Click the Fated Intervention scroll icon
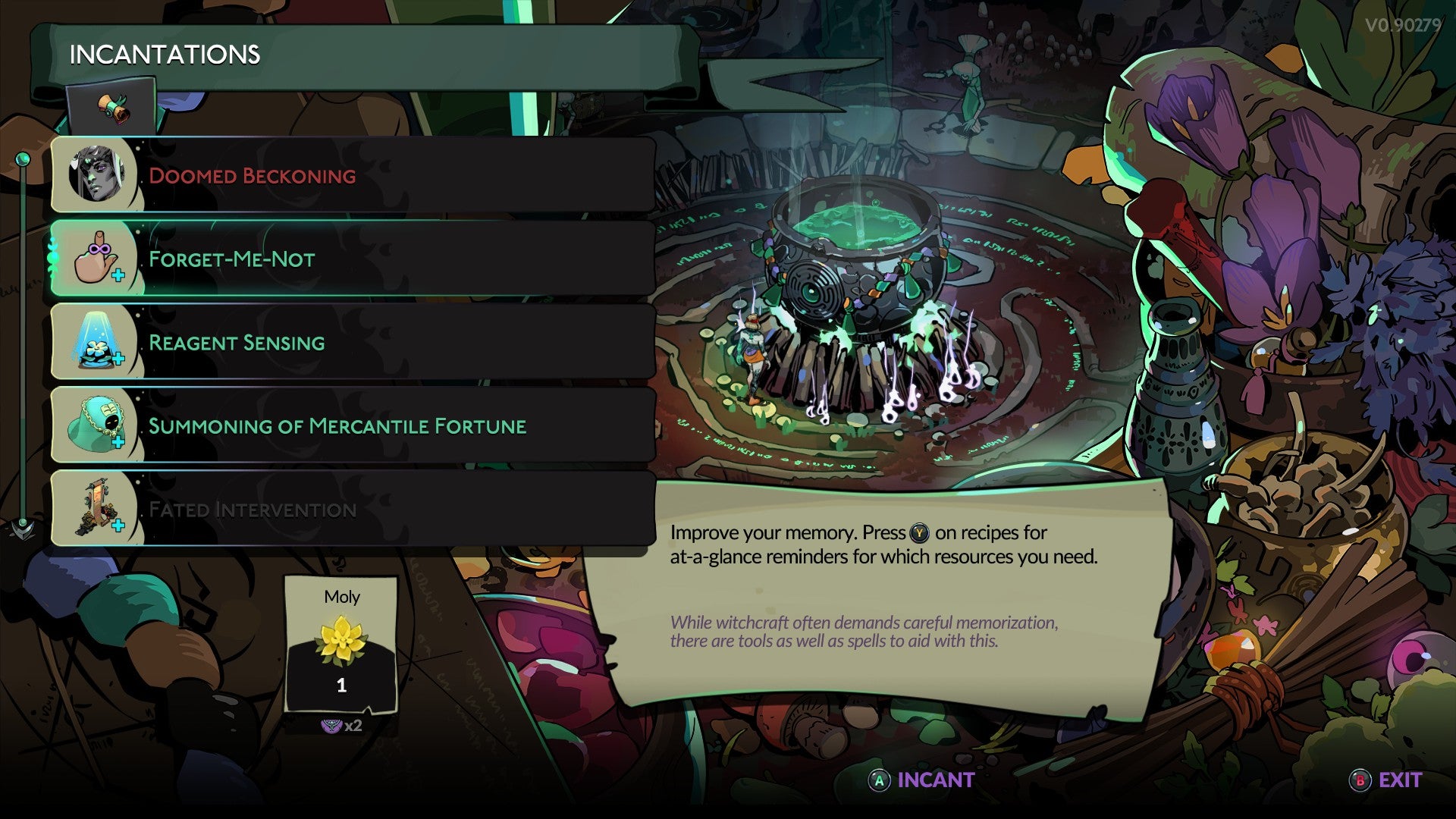 point(99,510)
